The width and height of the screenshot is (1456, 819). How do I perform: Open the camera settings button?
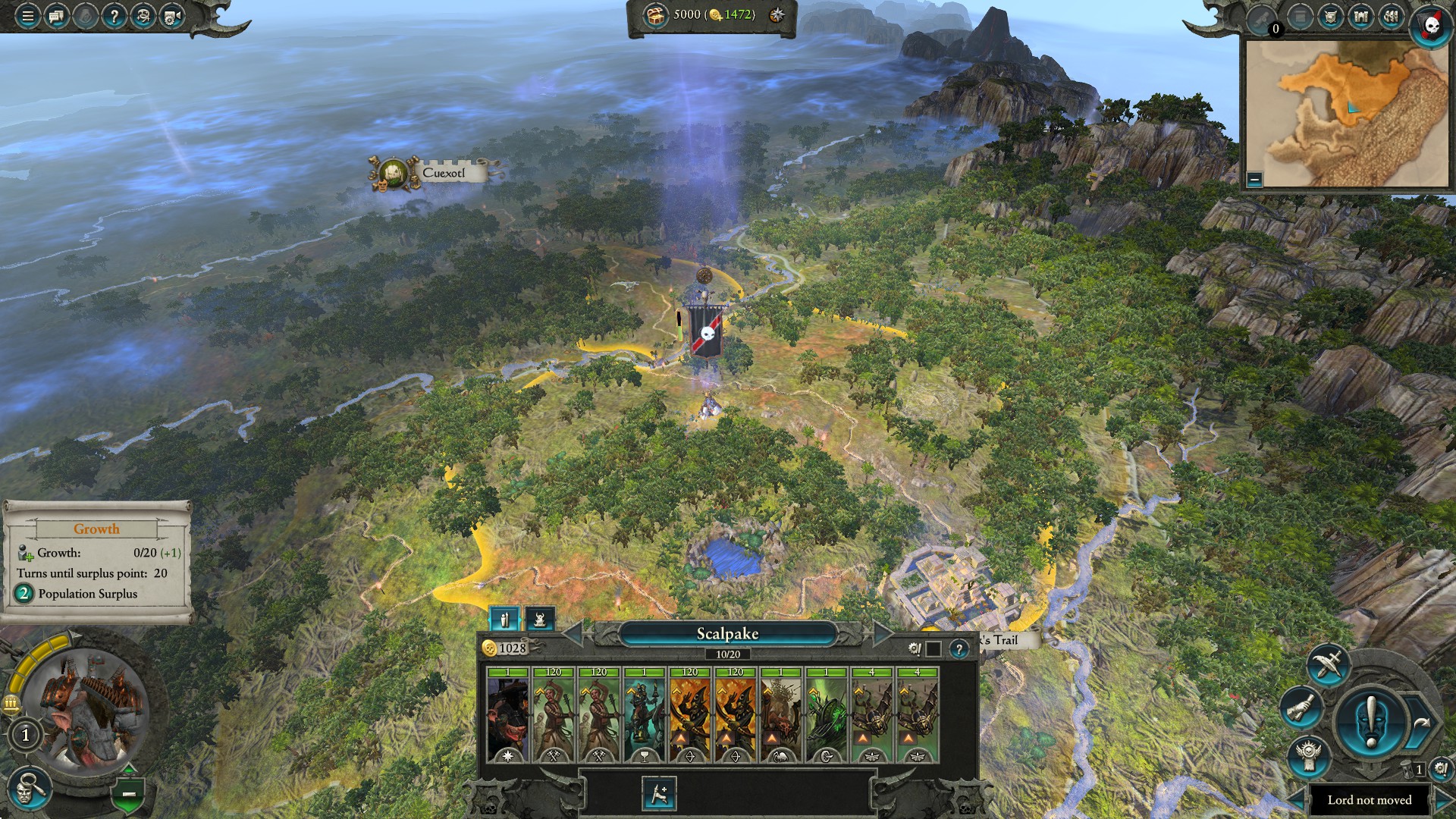click(172, 15)
